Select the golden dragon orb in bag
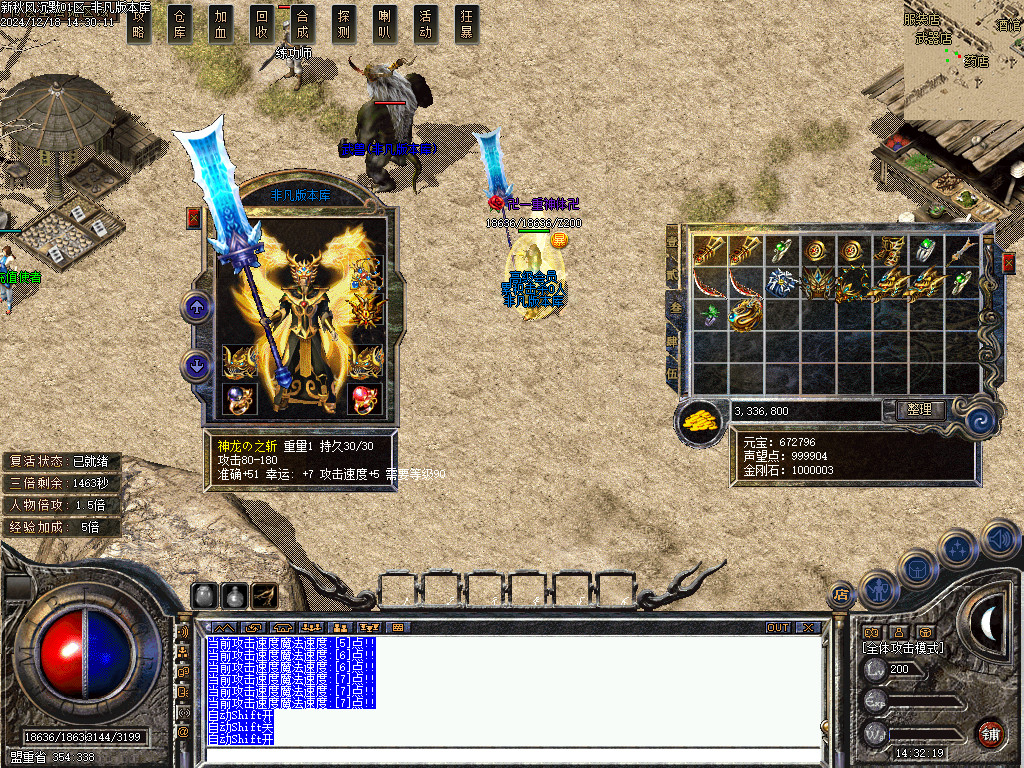 pos(743,317)
